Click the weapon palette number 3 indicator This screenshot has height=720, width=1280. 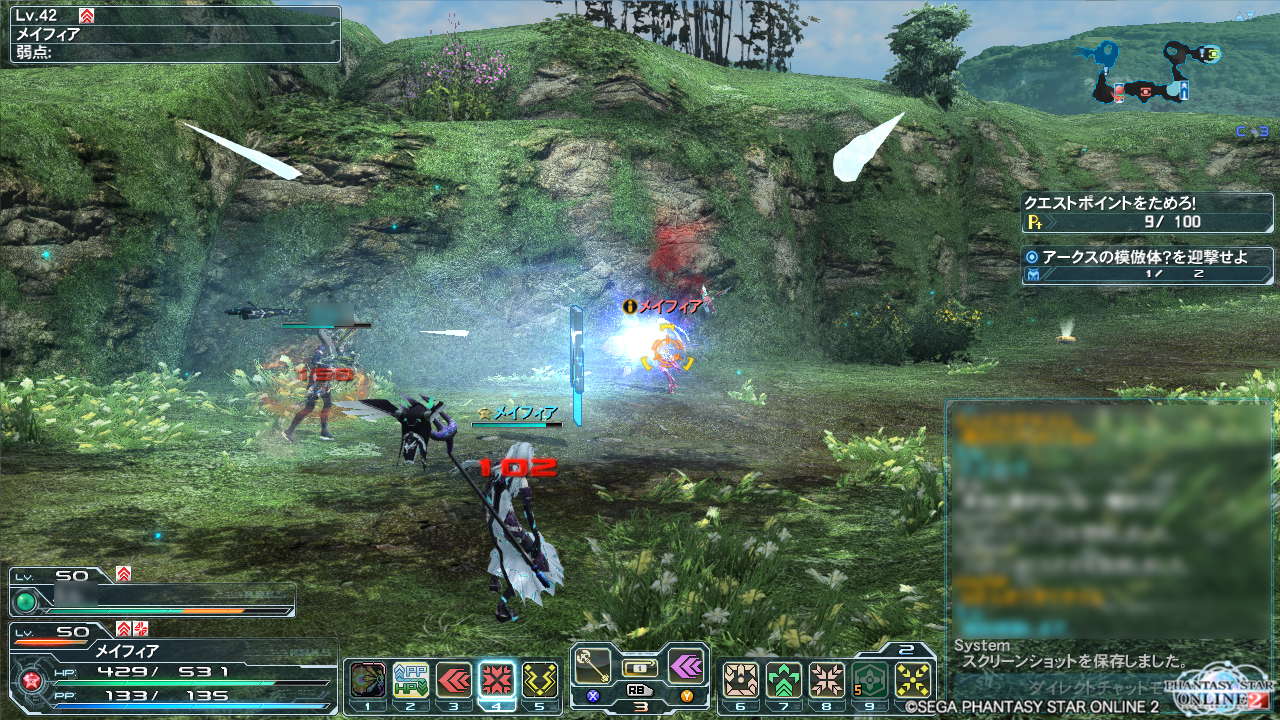pos(640,705)
